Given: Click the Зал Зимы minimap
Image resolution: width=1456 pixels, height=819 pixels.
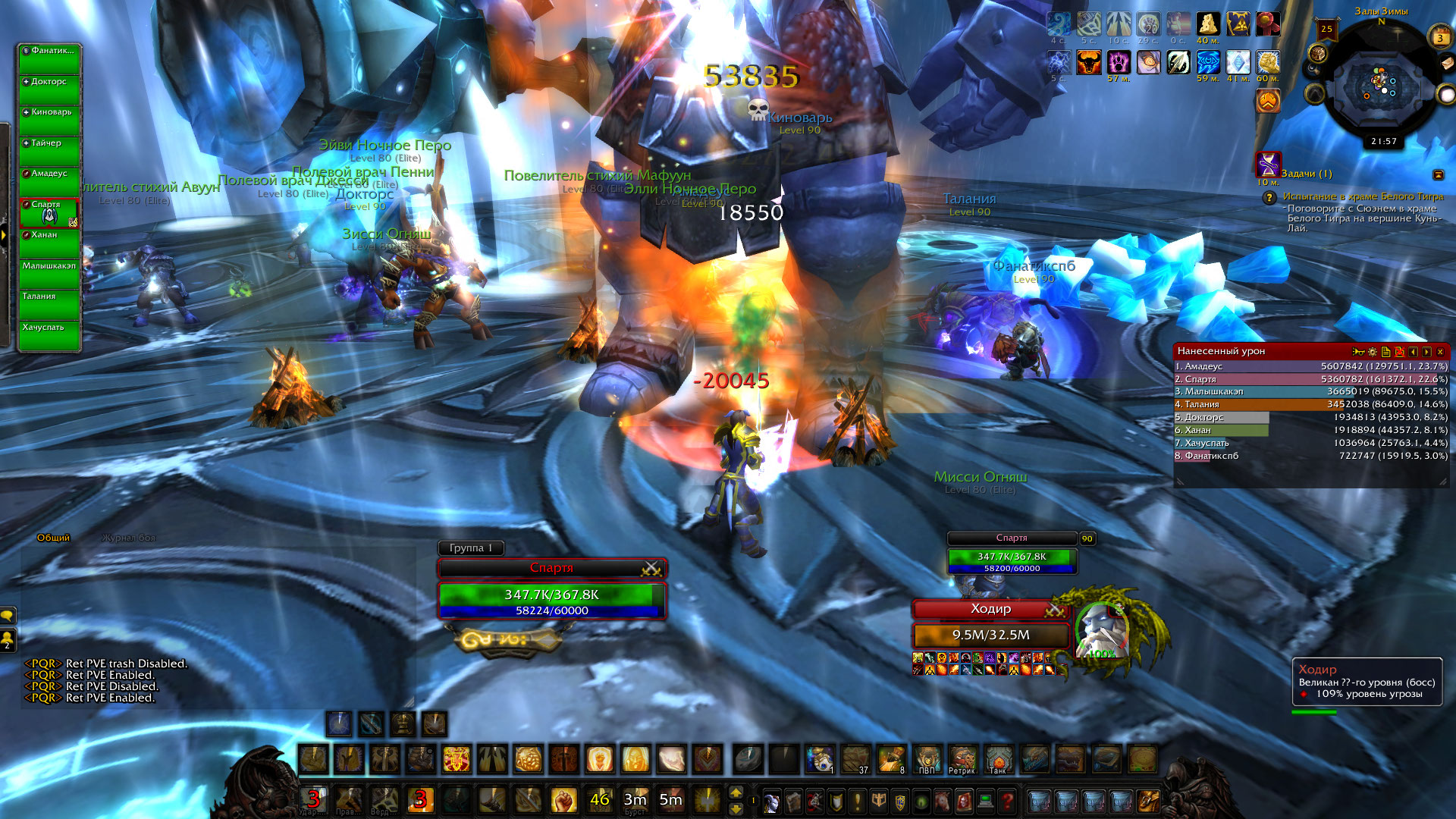Looking at the screenshot, I should (1380, 85).
